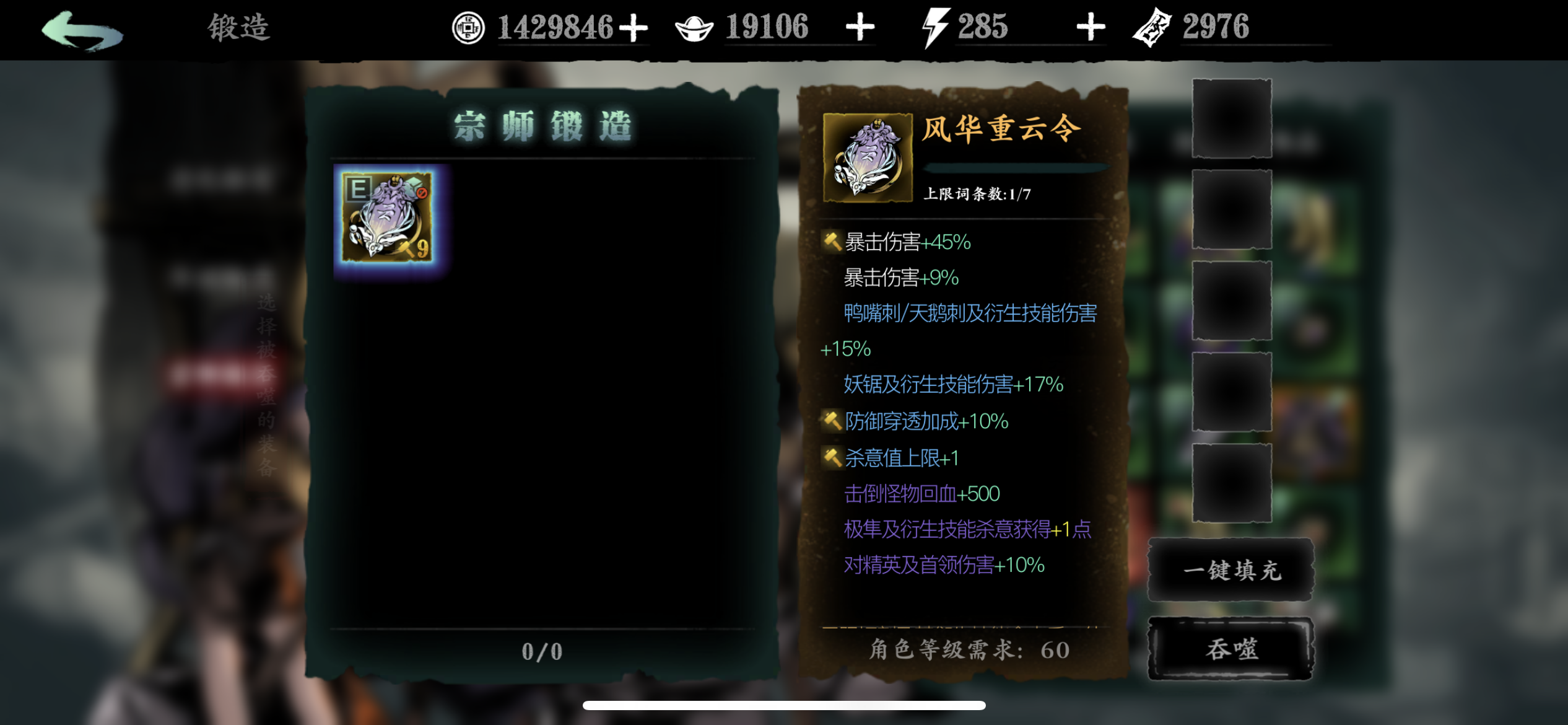The height and width of the screenshot is (725, 1568).
Task: Click the lightning energy icon
Action: coord(936,26)
